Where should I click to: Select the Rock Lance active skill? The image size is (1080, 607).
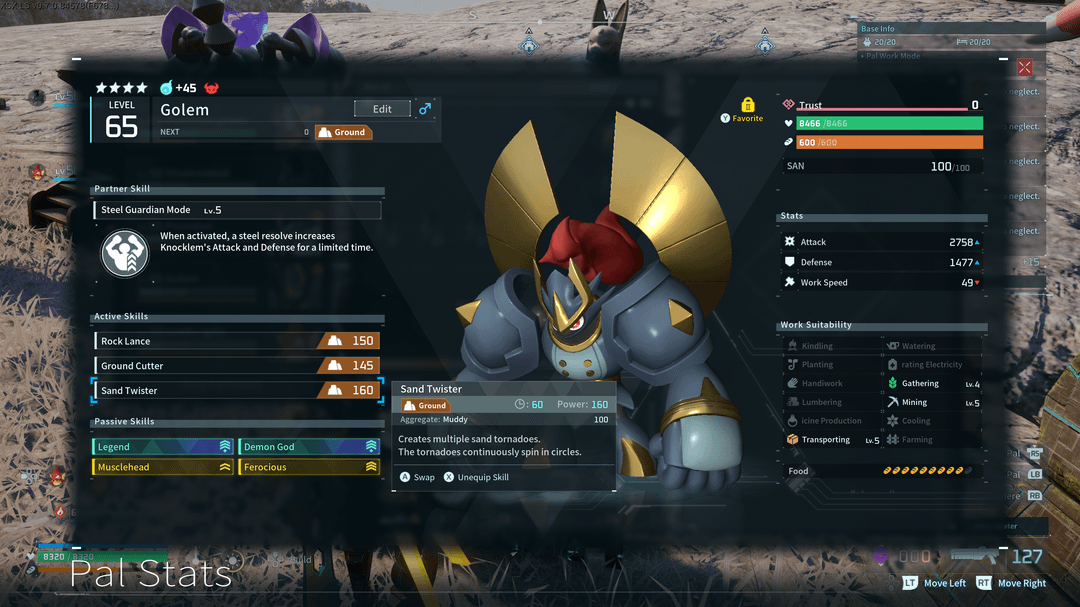click(236, 341)
